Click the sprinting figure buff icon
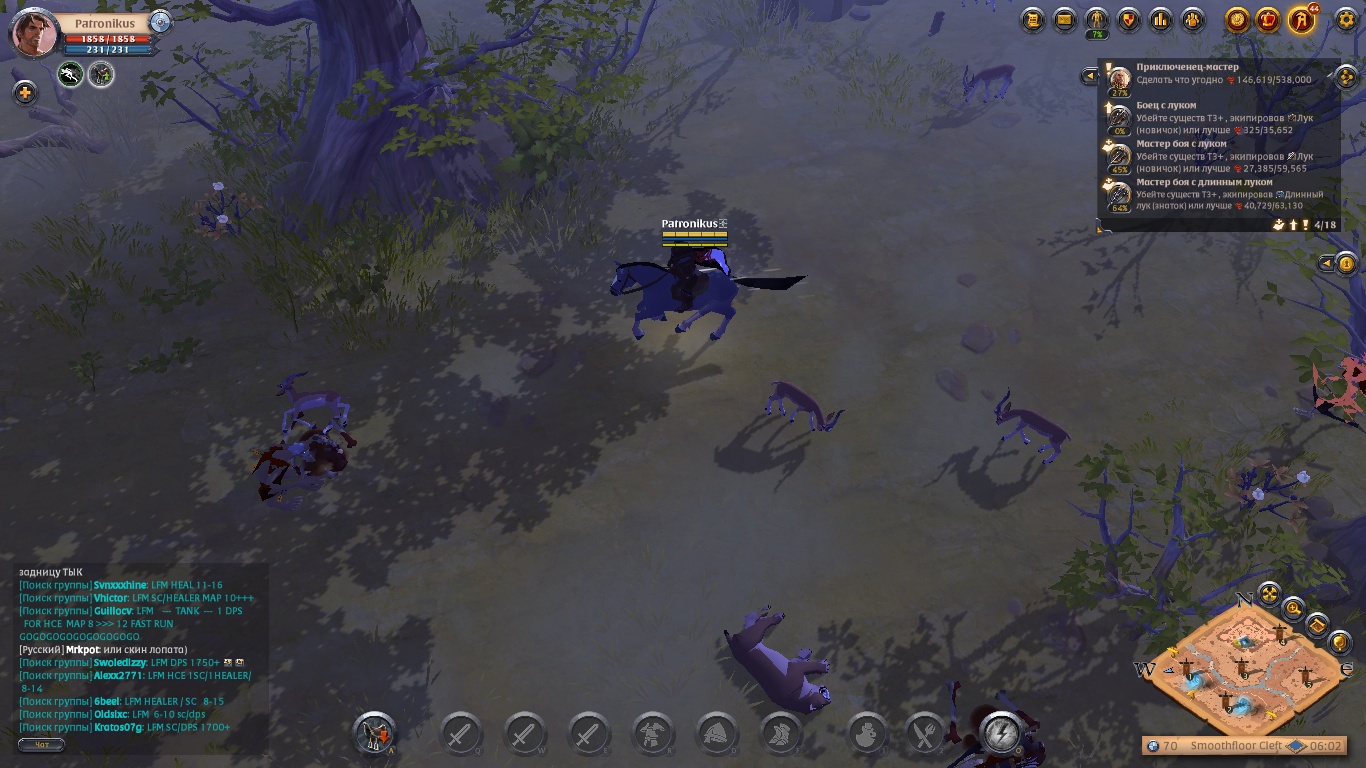 click(x=70, y=74)
